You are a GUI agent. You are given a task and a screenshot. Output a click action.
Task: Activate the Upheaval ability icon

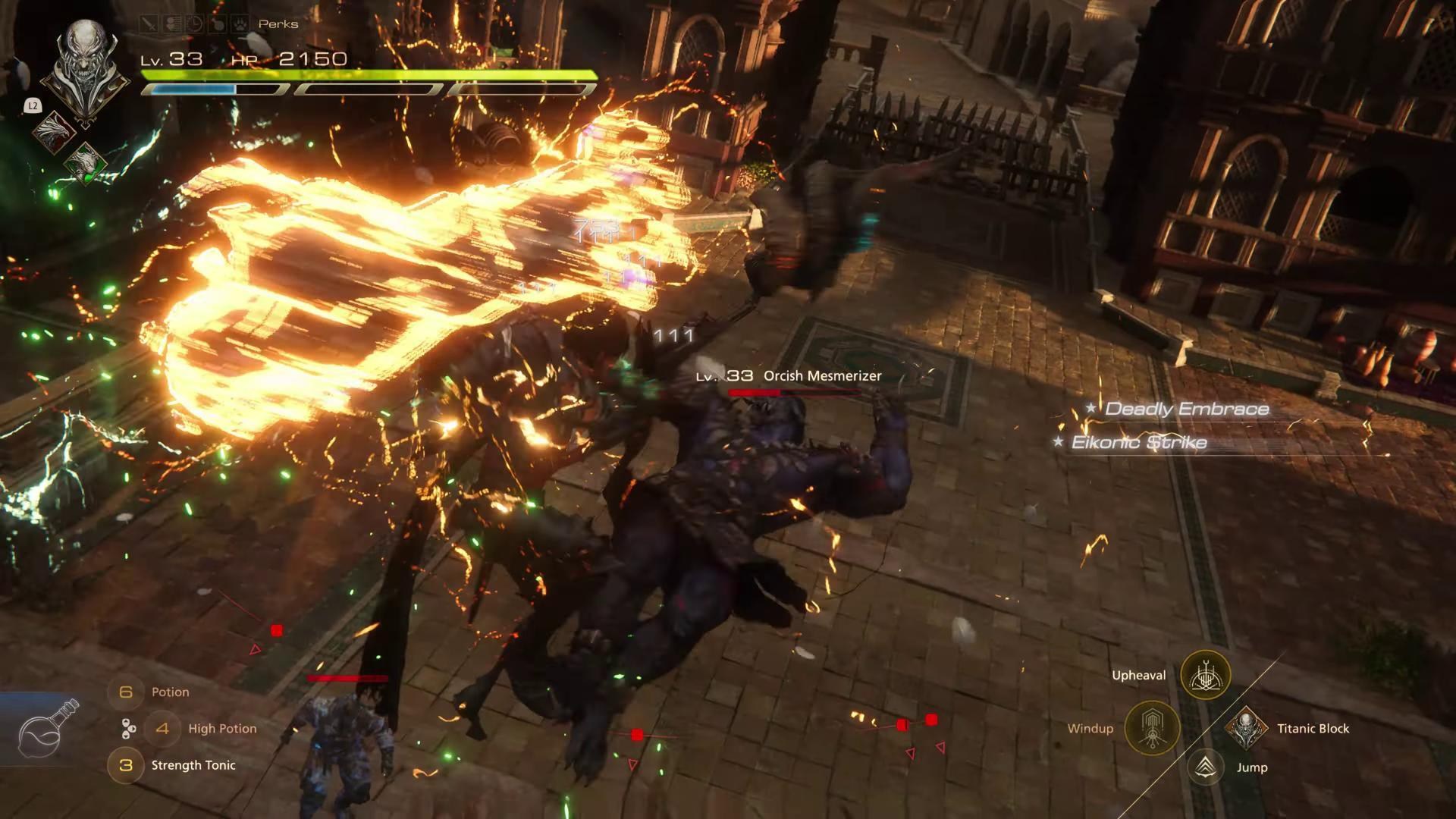tap(1205, 674)
